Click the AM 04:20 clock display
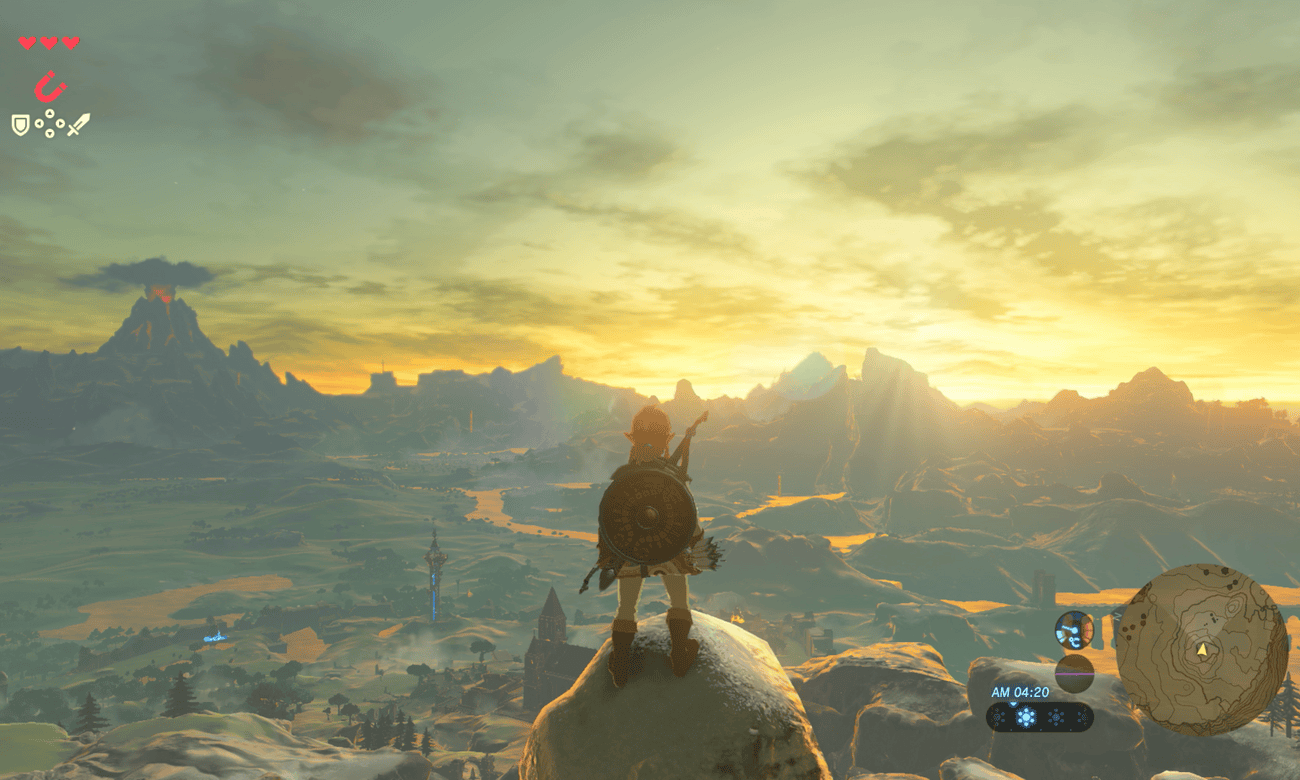The height and width of the screenshot is (780, 1300). point(1020,692)
